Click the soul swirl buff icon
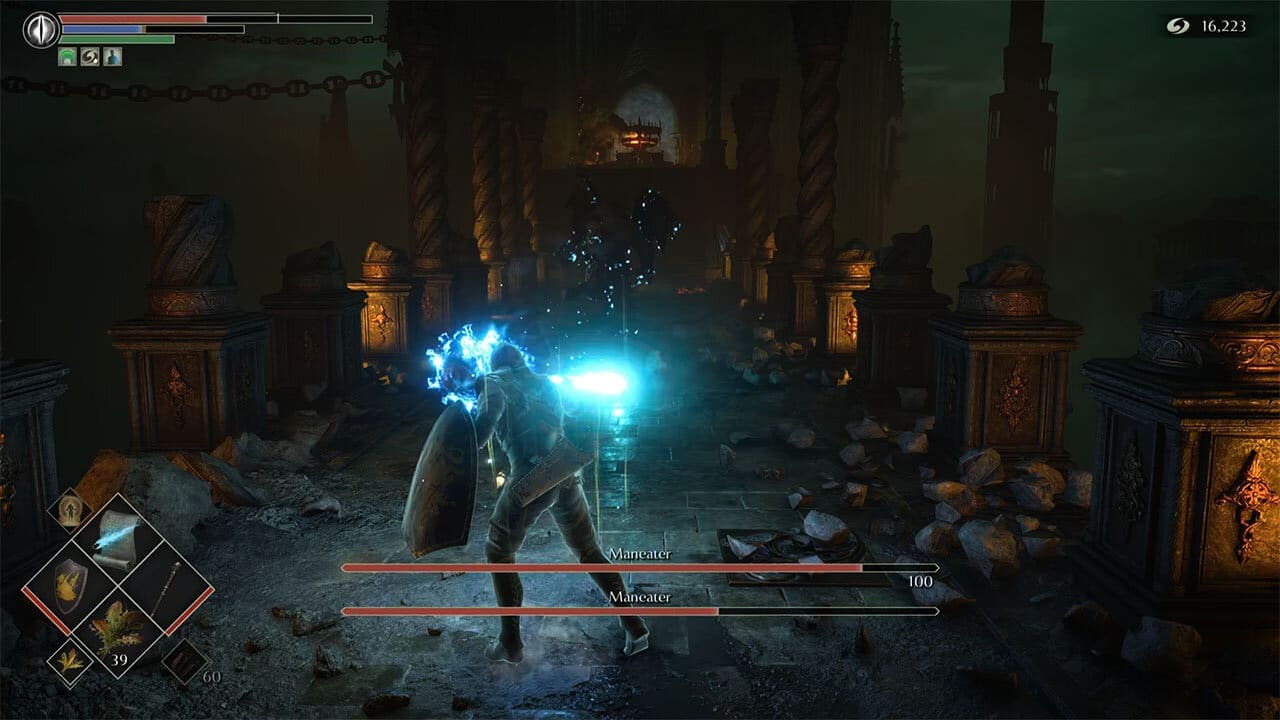Viewport: 1280px width, 720px height. (90, 56)
